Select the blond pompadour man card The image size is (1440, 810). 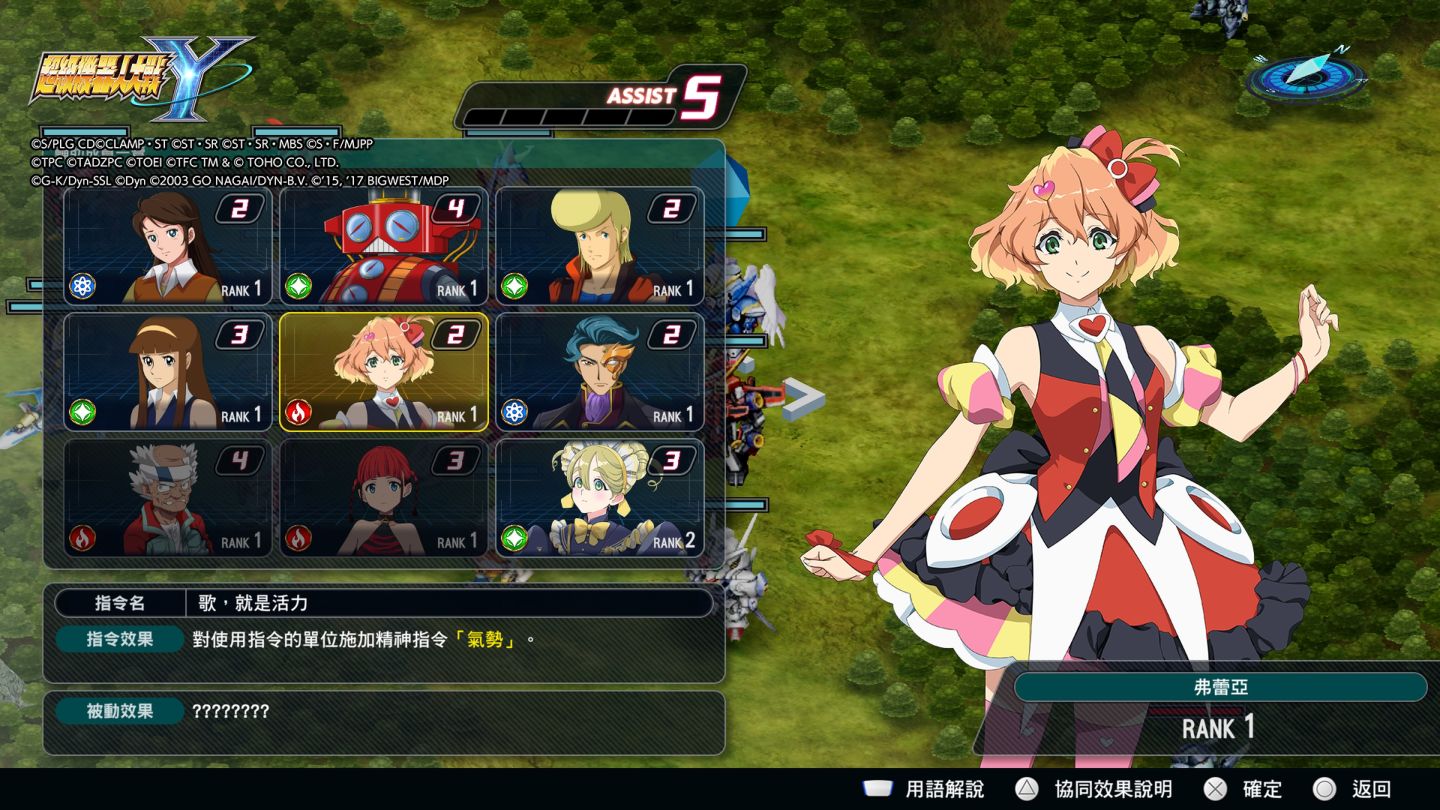pyautogui.click(x=600, y=246)
